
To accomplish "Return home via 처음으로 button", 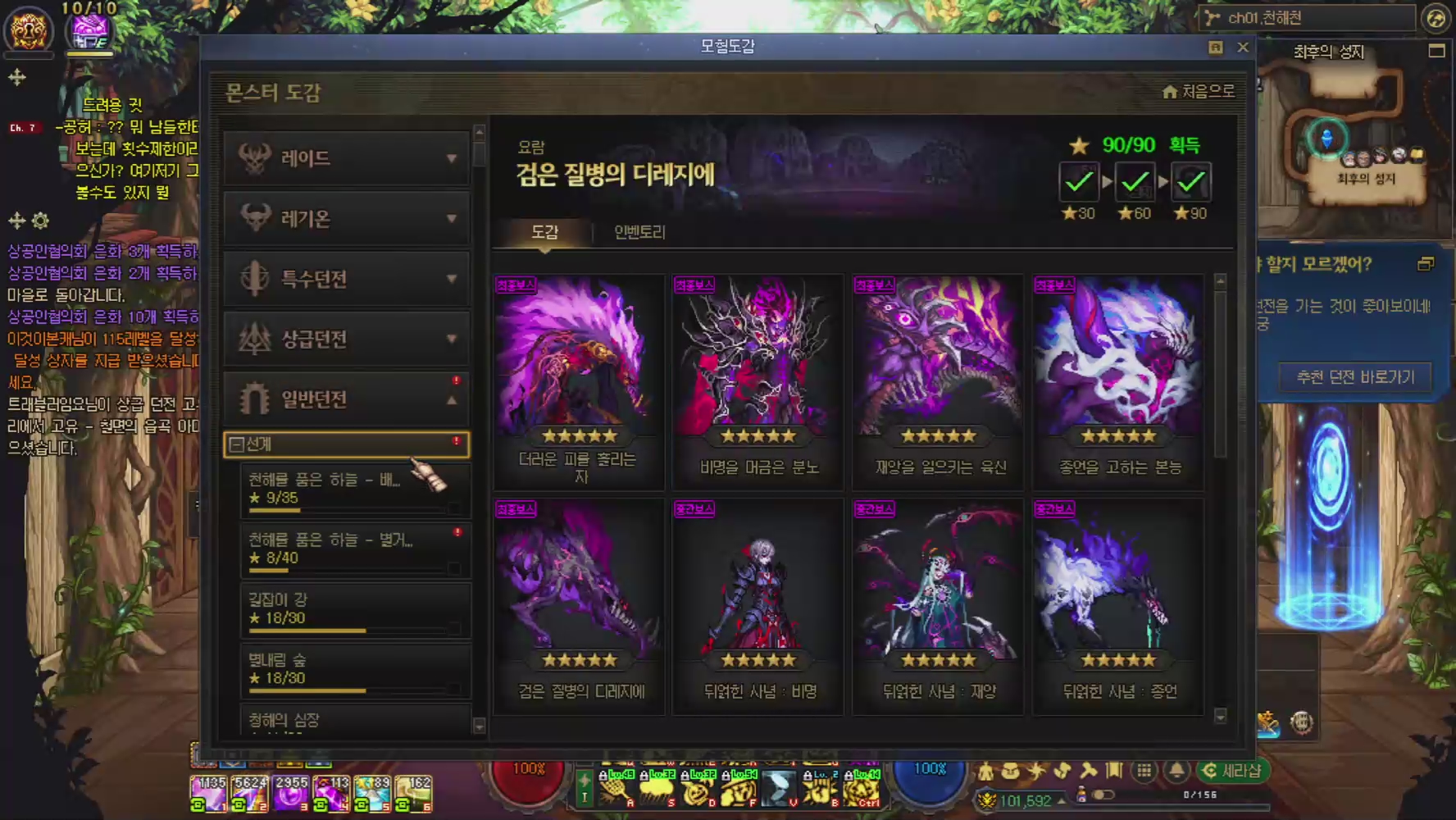I will click(x=1199, y=91).
